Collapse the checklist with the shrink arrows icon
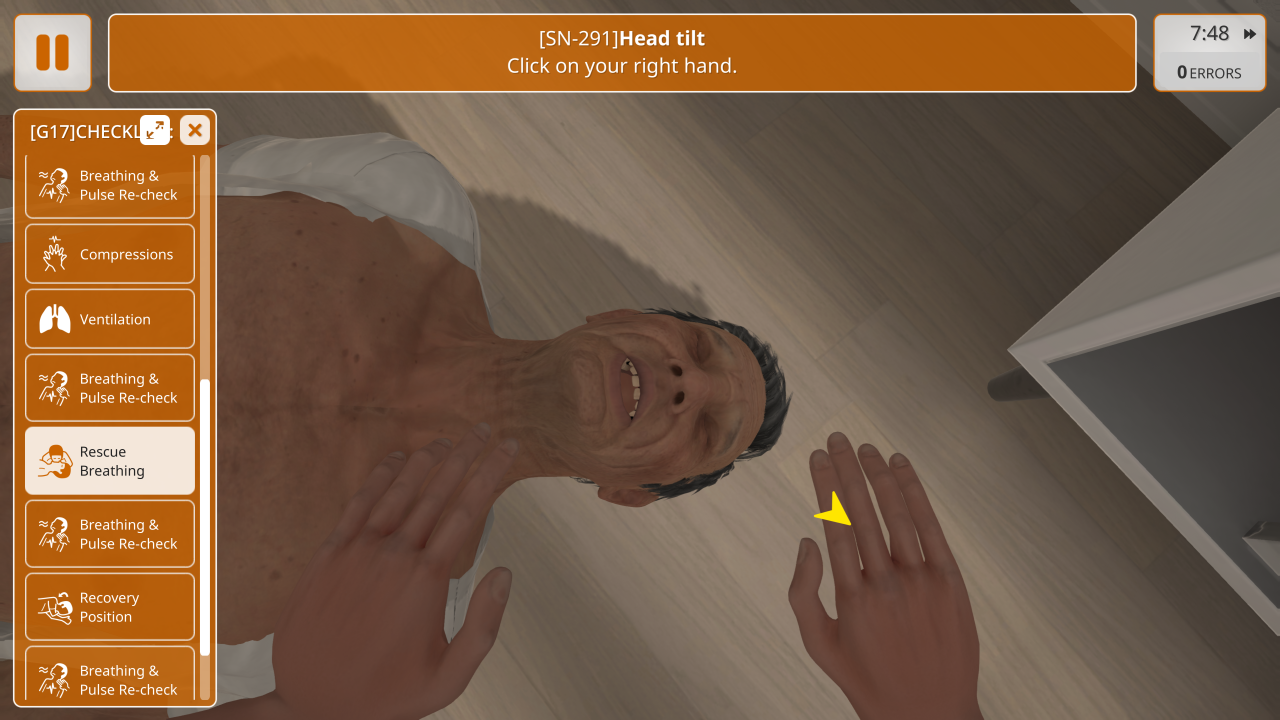The height and width of the screenshot is (720, 1280). coord(155,130)
